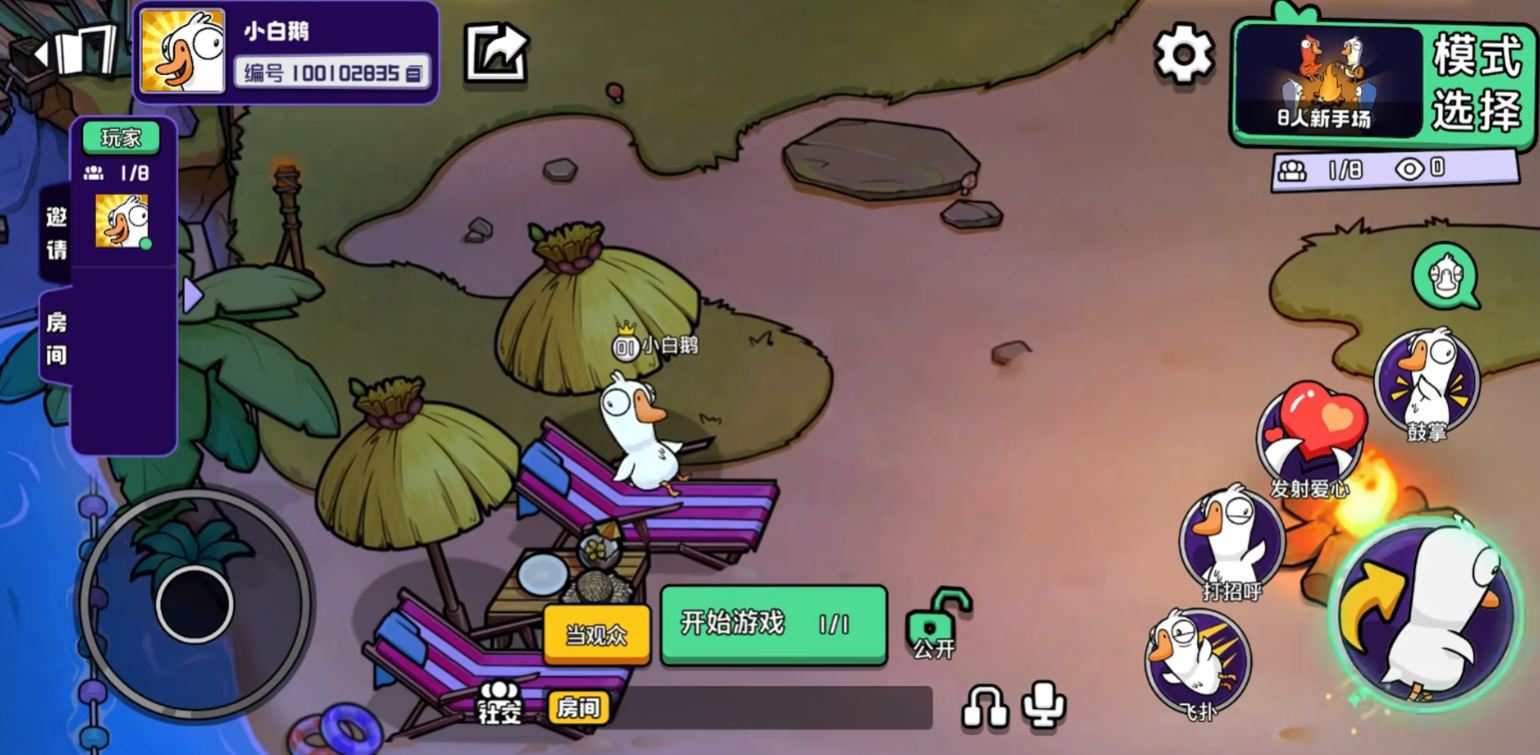
Task: Tap the share arrow icon
Action: click(x=496, y=52)
